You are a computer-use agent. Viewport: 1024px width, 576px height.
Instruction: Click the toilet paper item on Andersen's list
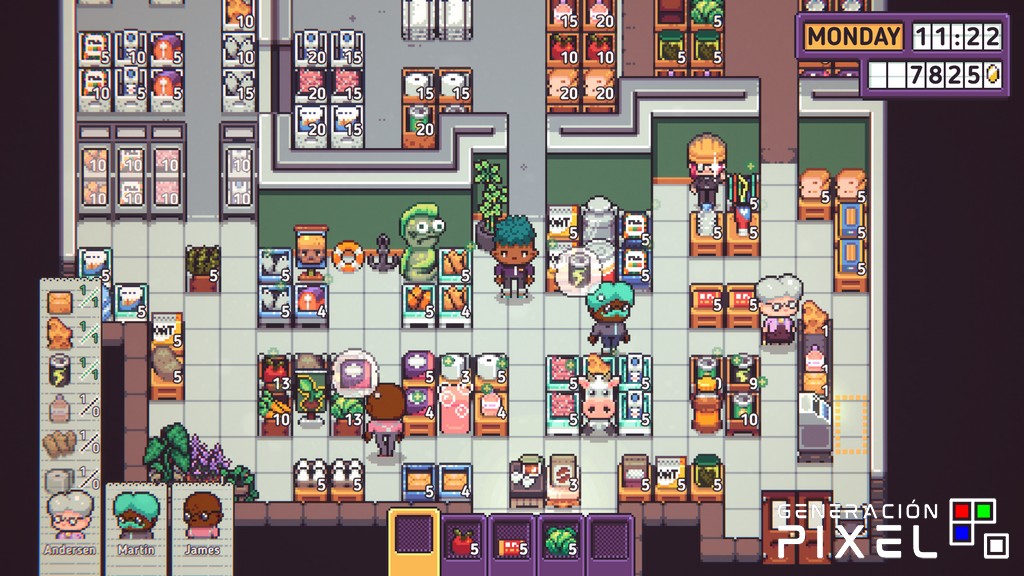61,478
